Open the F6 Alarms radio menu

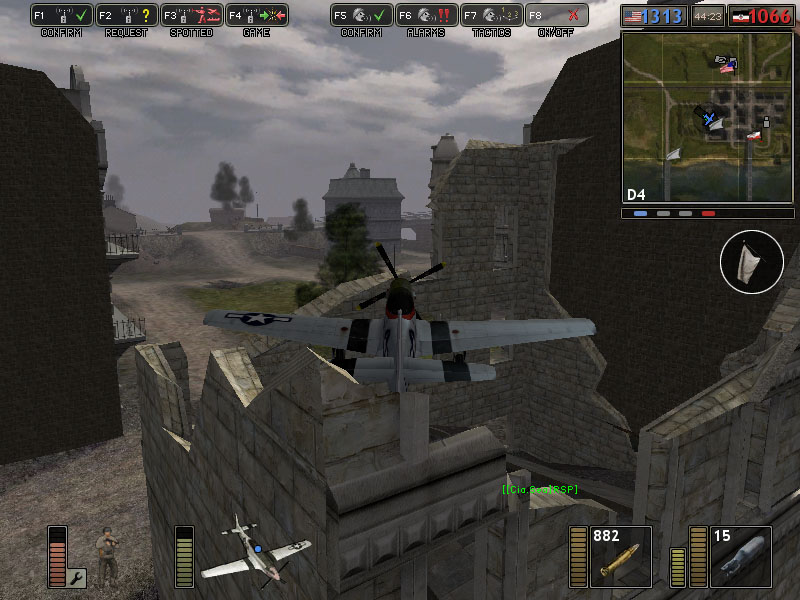pyautogui.click(x=427, y=15)
